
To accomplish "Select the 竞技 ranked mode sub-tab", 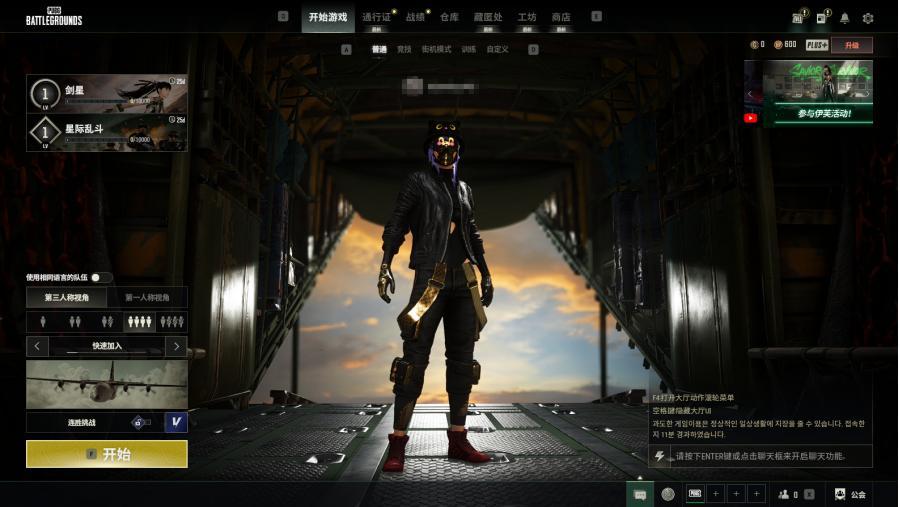I will click(404, 49).
